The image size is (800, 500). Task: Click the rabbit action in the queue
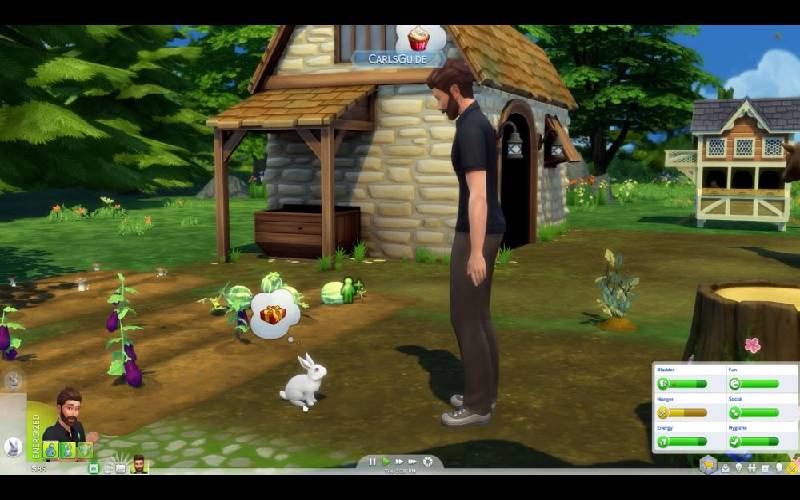[14, 447]
